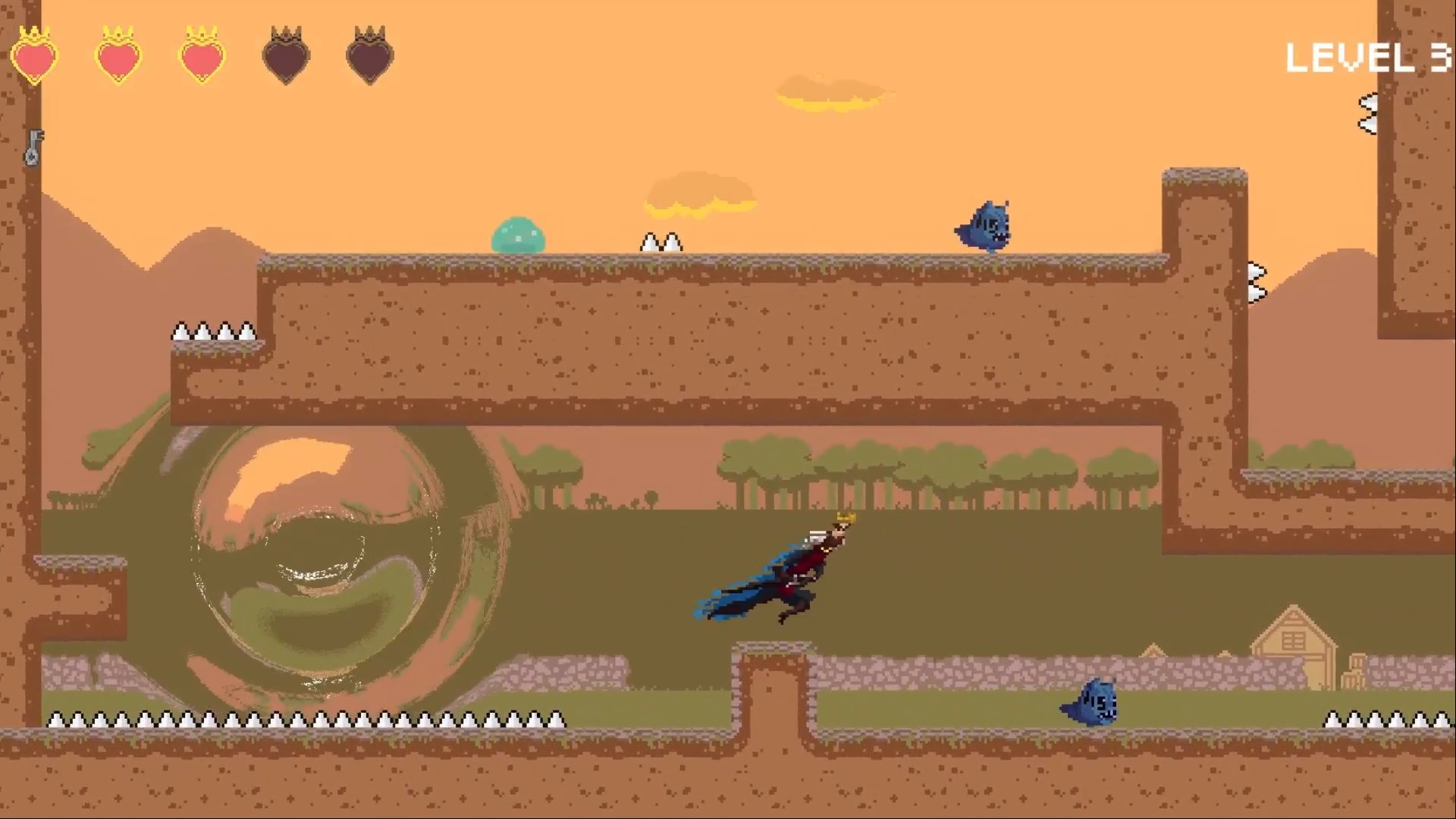
Task: Click the key icon below the hearts
Action: pyautogui.click(x=34, y=148)
